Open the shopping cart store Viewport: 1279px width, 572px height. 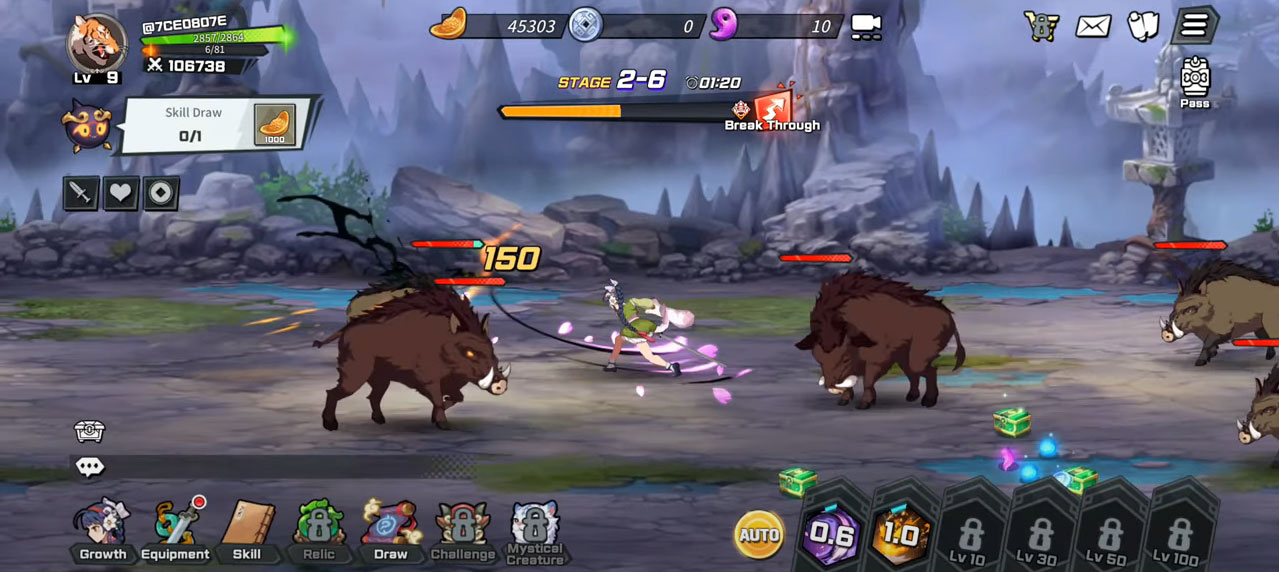1041,26
